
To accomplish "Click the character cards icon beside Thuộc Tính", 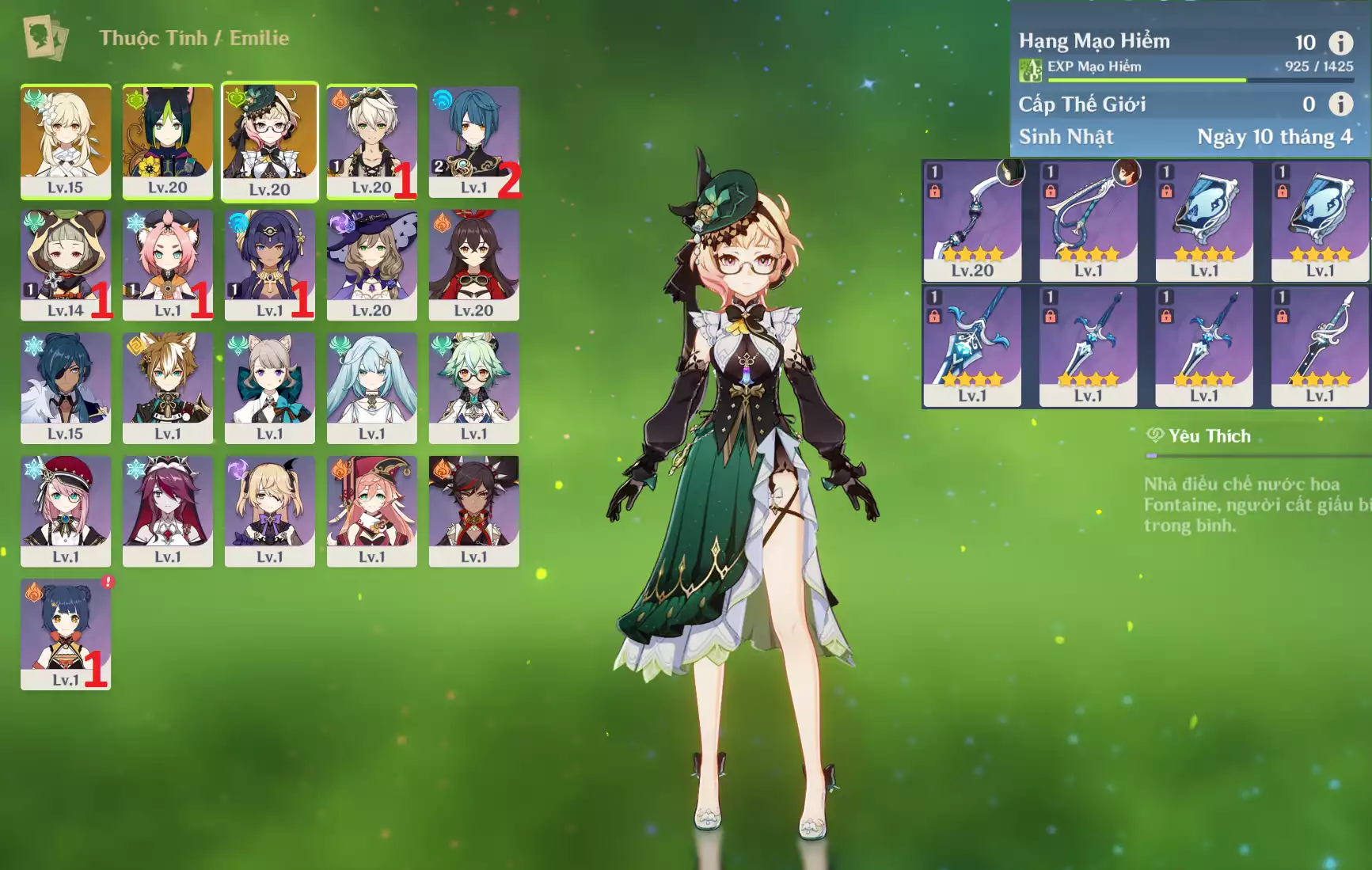I will pos(45,37).
